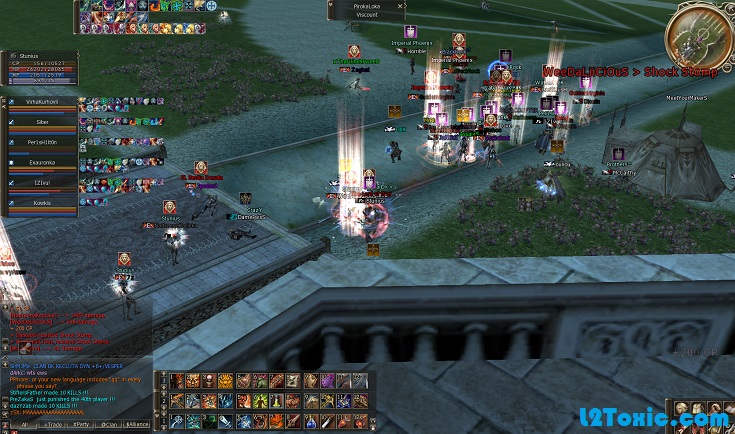
Task: Click the L2Toxic.com watermark link
Action: point(656,418)
